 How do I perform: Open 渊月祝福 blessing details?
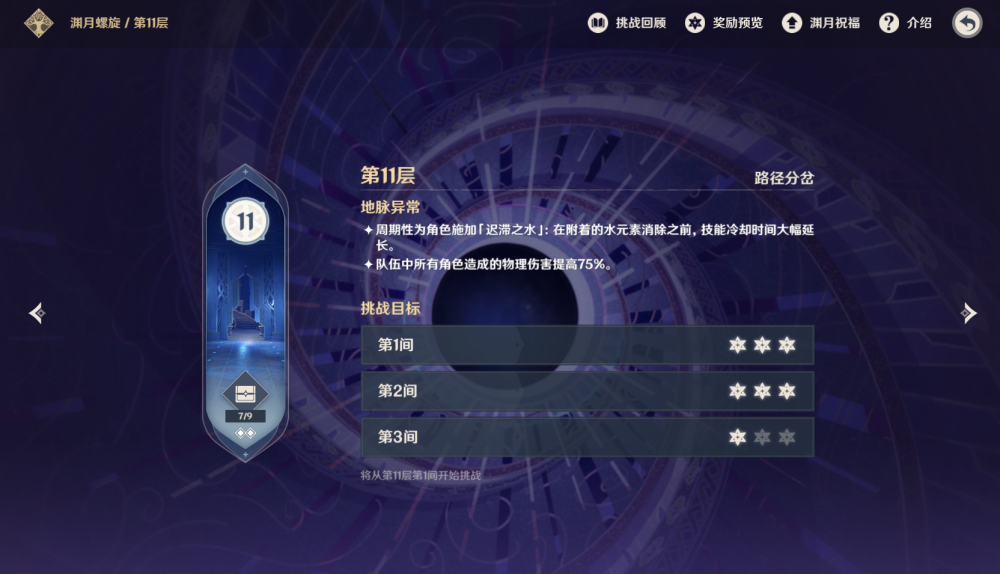[x=821, y=22]
